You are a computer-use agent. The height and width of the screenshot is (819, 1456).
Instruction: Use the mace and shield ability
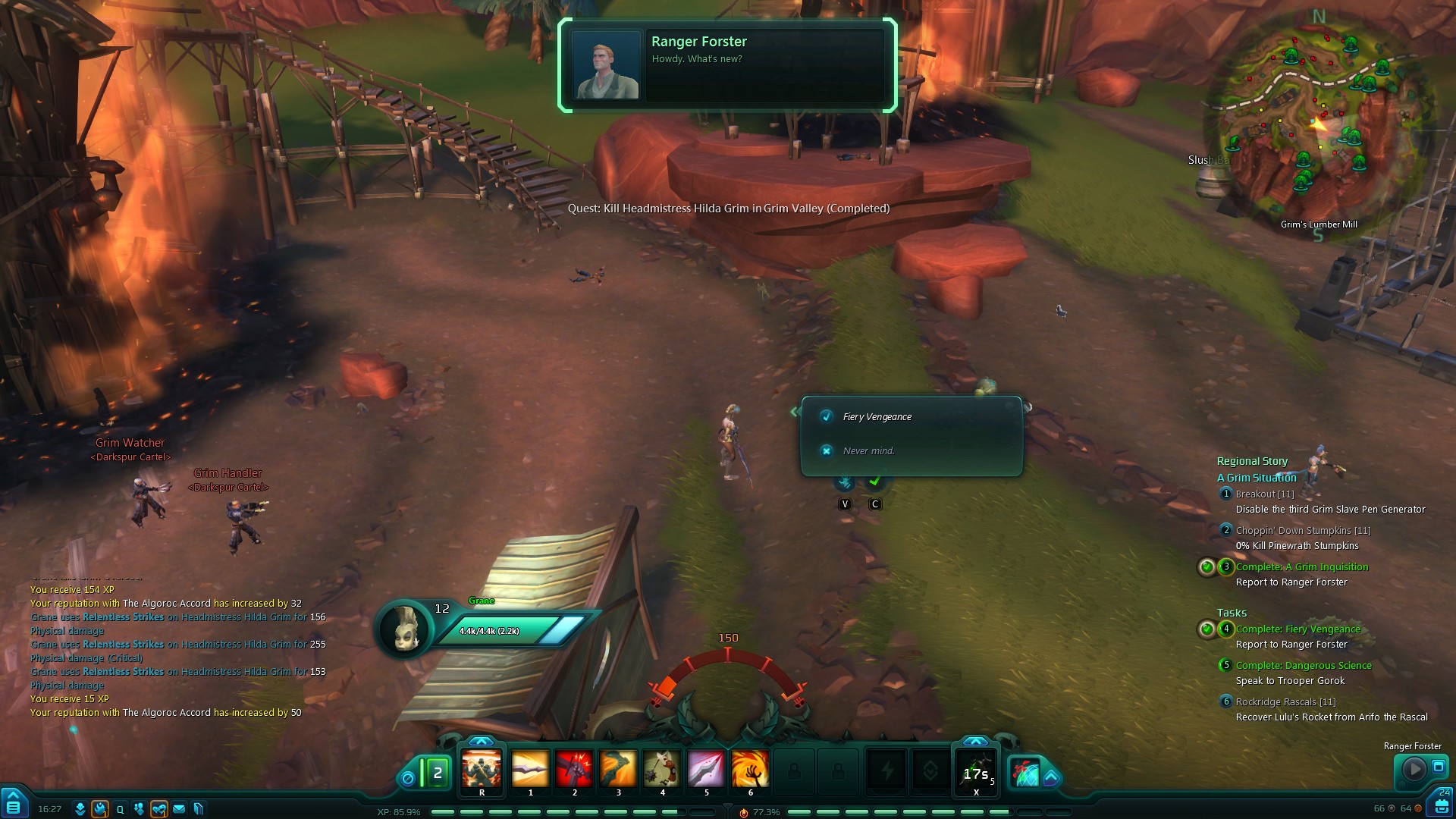662,769
